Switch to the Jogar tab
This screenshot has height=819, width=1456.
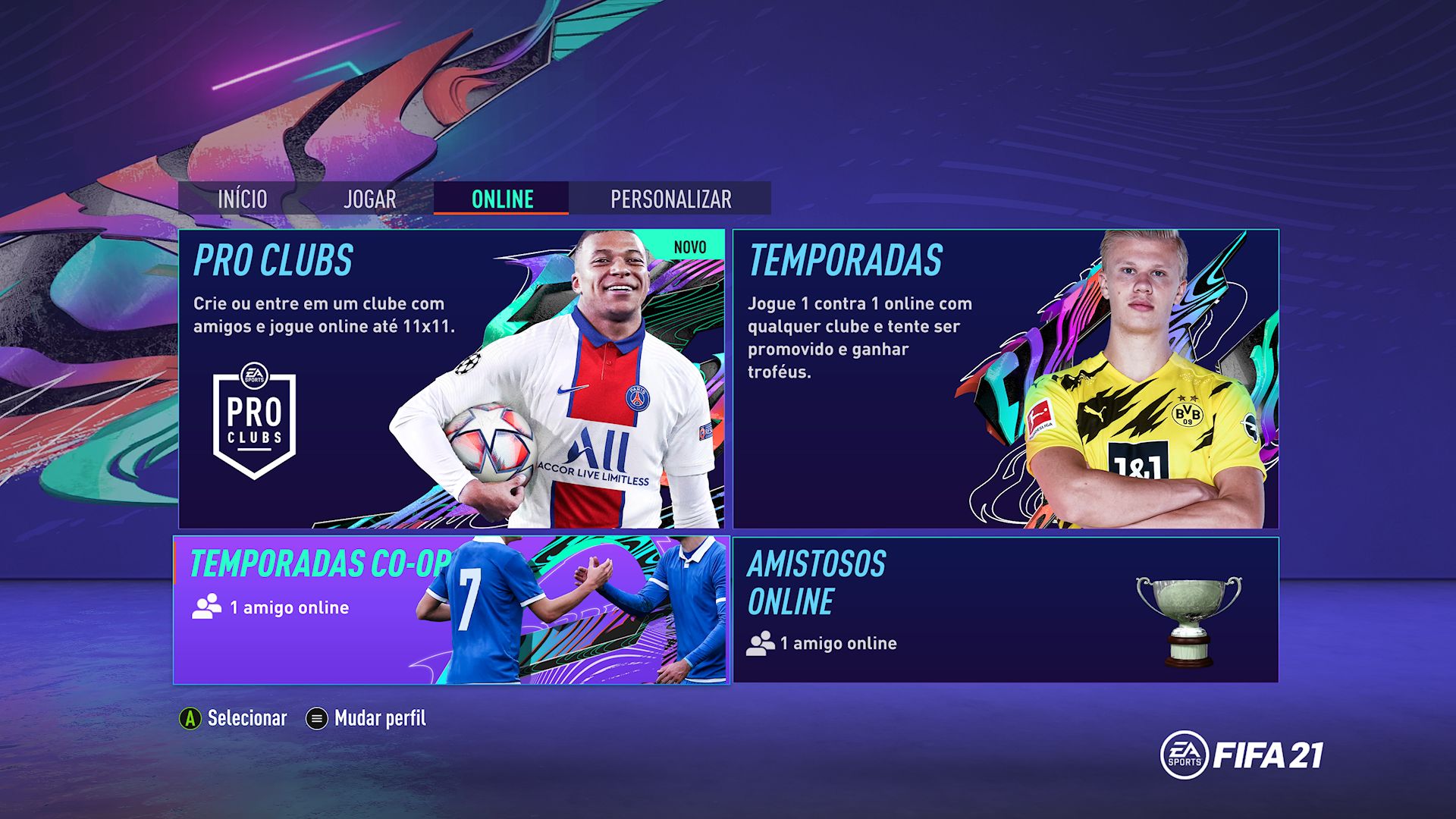pos(369,199)
